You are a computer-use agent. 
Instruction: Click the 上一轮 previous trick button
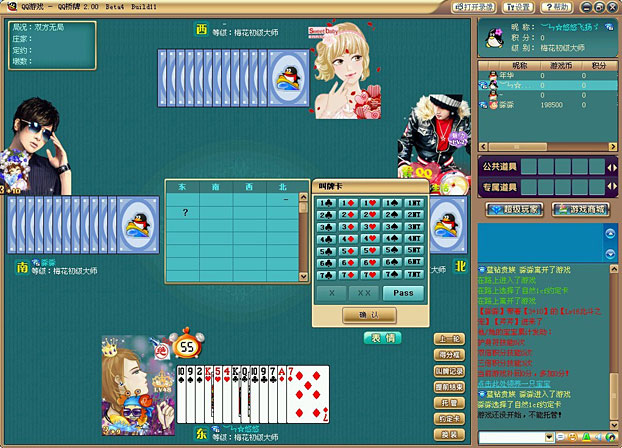tap(450, 339)
